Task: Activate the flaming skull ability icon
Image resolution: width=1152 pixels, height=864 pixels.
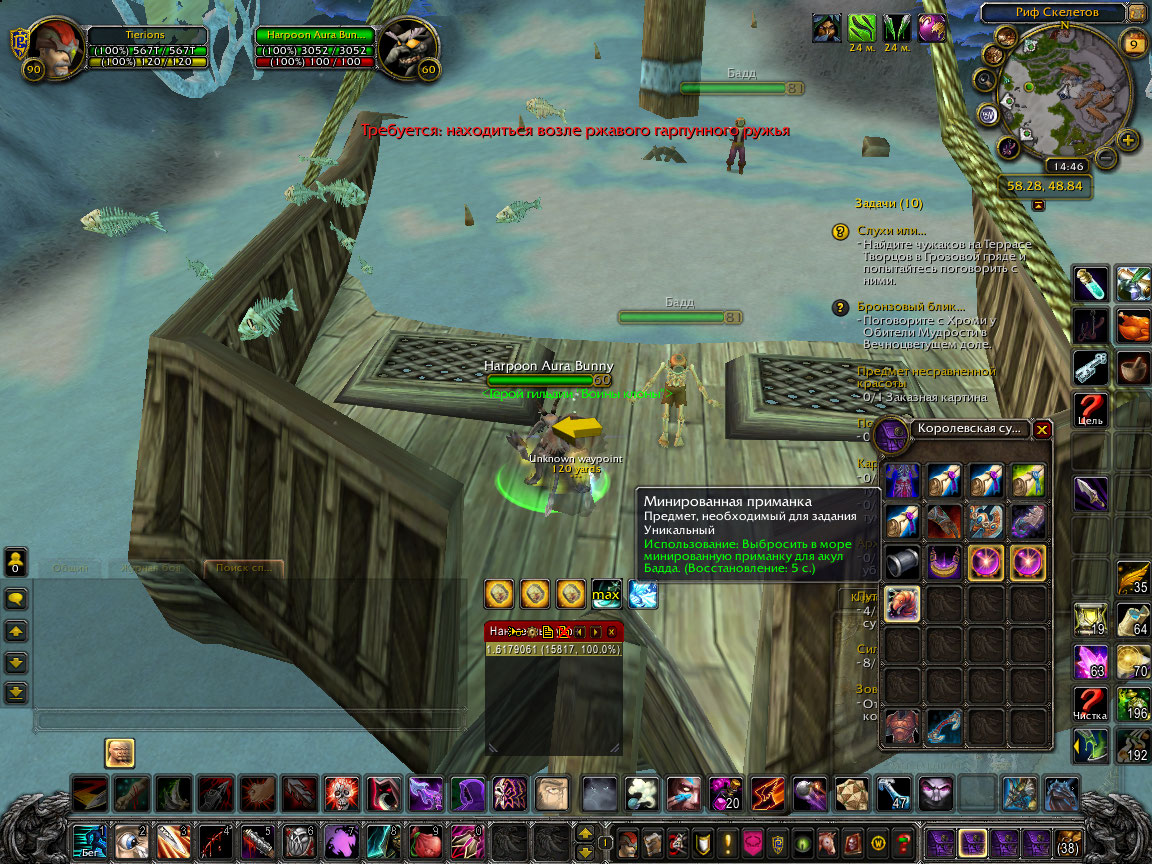Action: (341, 796)
